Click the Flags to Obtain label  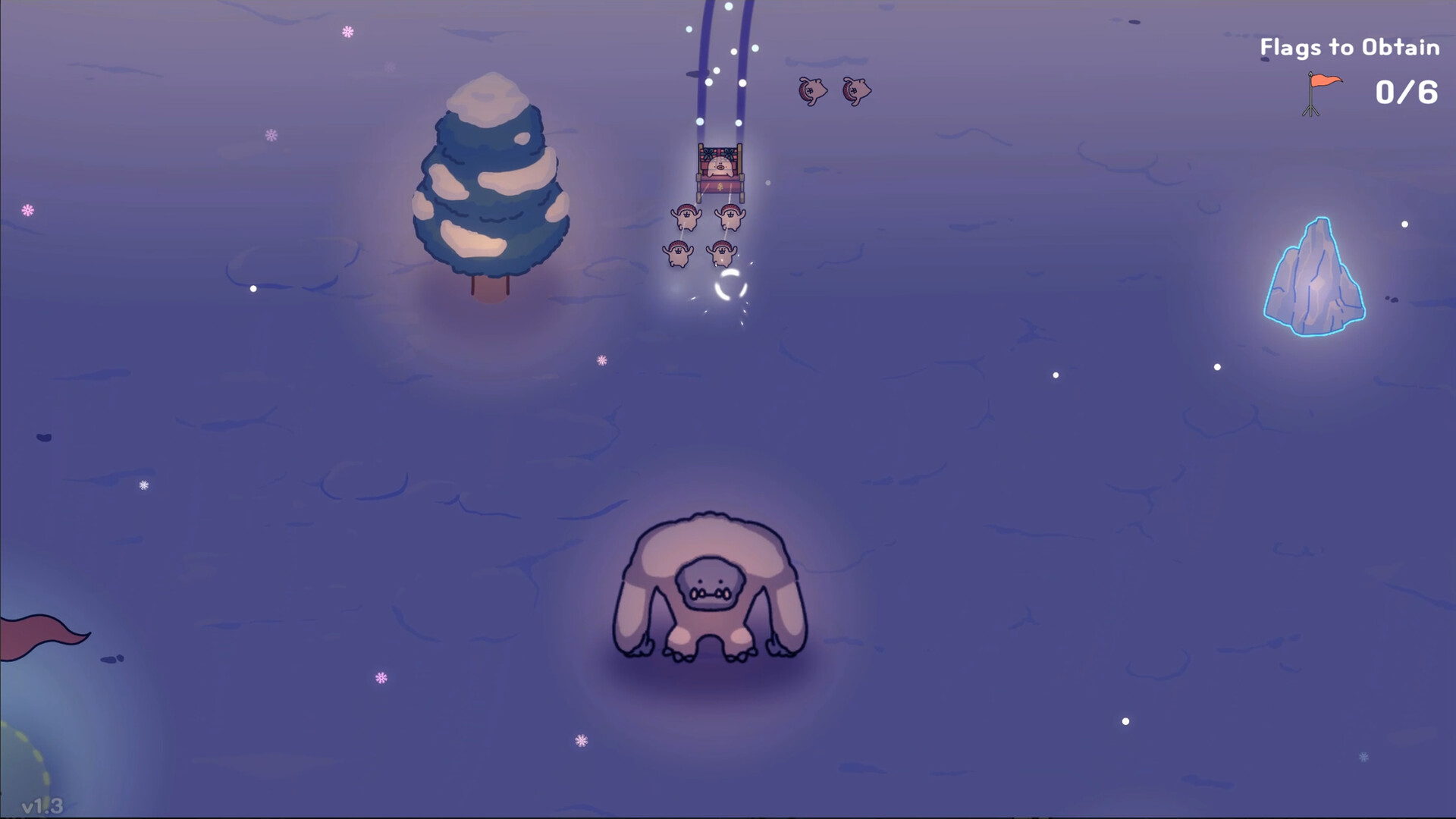[1348, 45]
